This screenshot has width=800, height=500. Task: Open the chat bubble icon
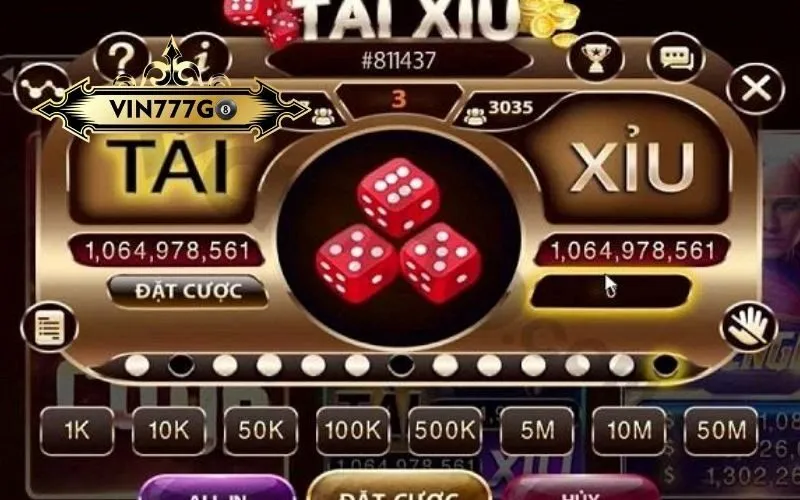click(x=675, y=58)
